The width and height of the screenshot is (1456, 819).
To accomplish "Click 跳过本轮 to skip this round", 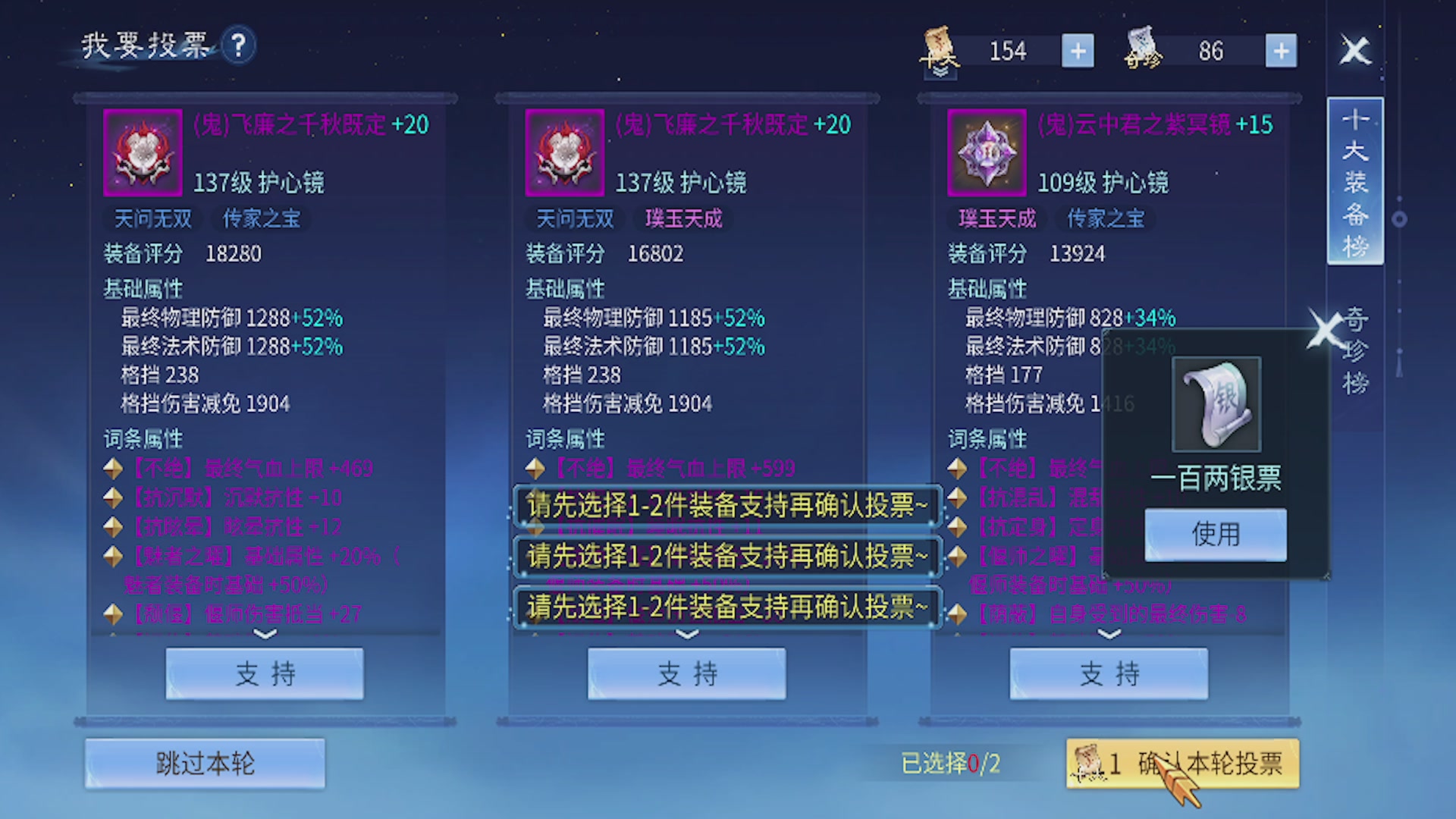I will pyautogui.click(x=205, y=763).
